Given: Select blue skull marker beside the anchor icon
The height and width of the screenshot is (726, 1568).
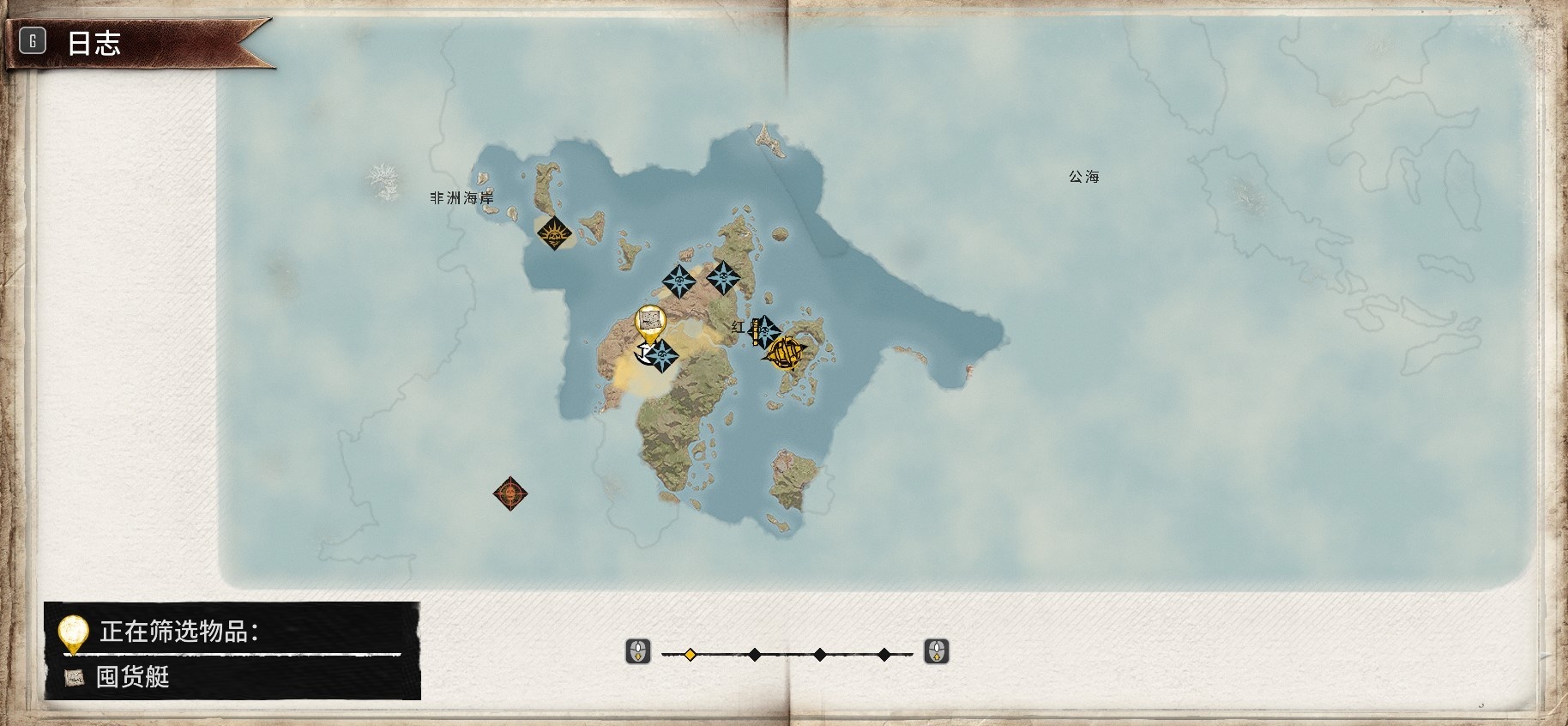Looking at the screenshot, I should click(662, 355).
